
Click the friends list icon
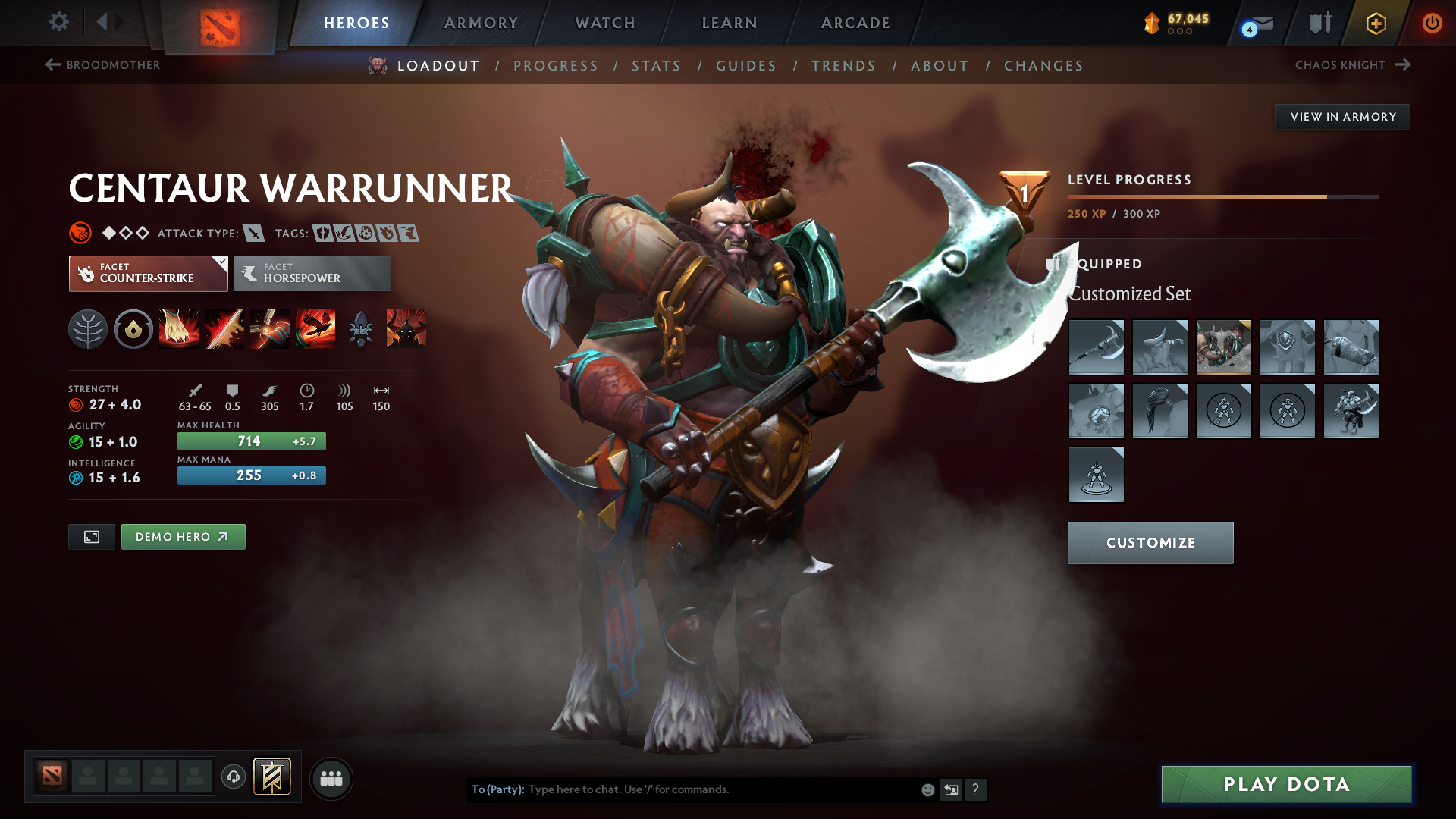(331, 778)
